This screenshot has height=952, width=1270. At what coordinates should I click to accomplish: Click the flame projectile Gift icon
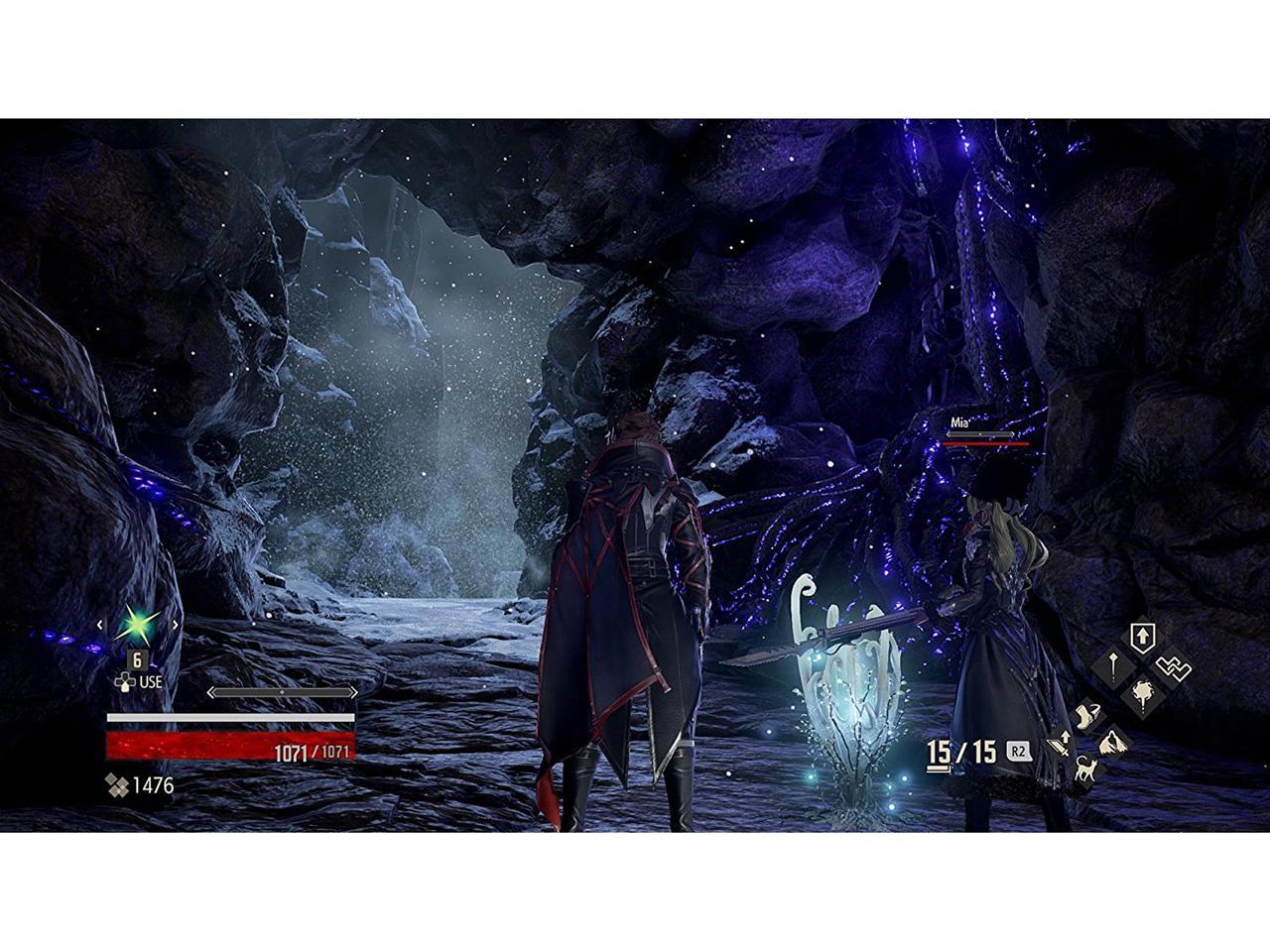pos(1143,692)
